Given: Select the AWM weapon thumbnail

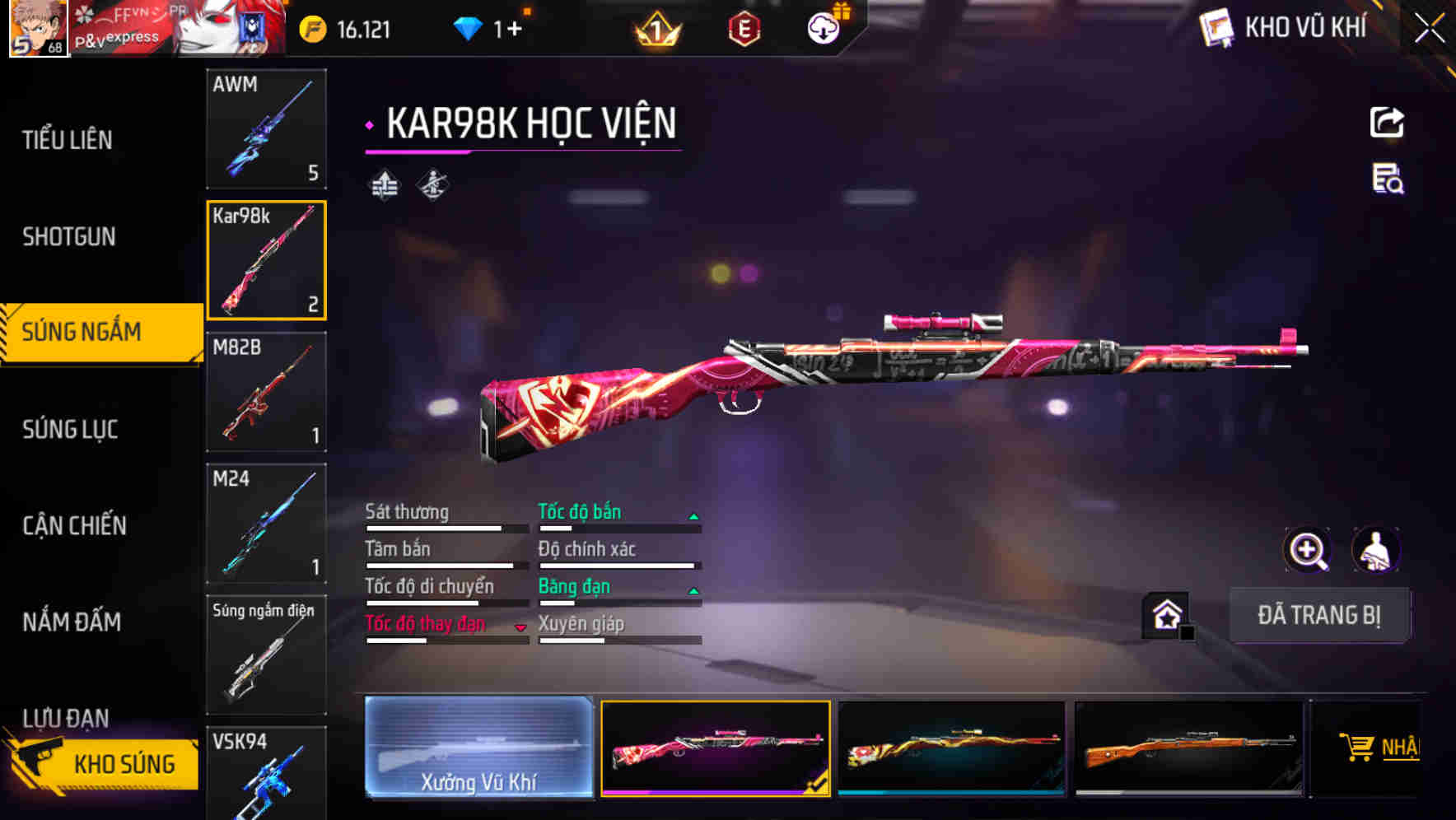Looking at the screenshot, I should pos(266,129).
